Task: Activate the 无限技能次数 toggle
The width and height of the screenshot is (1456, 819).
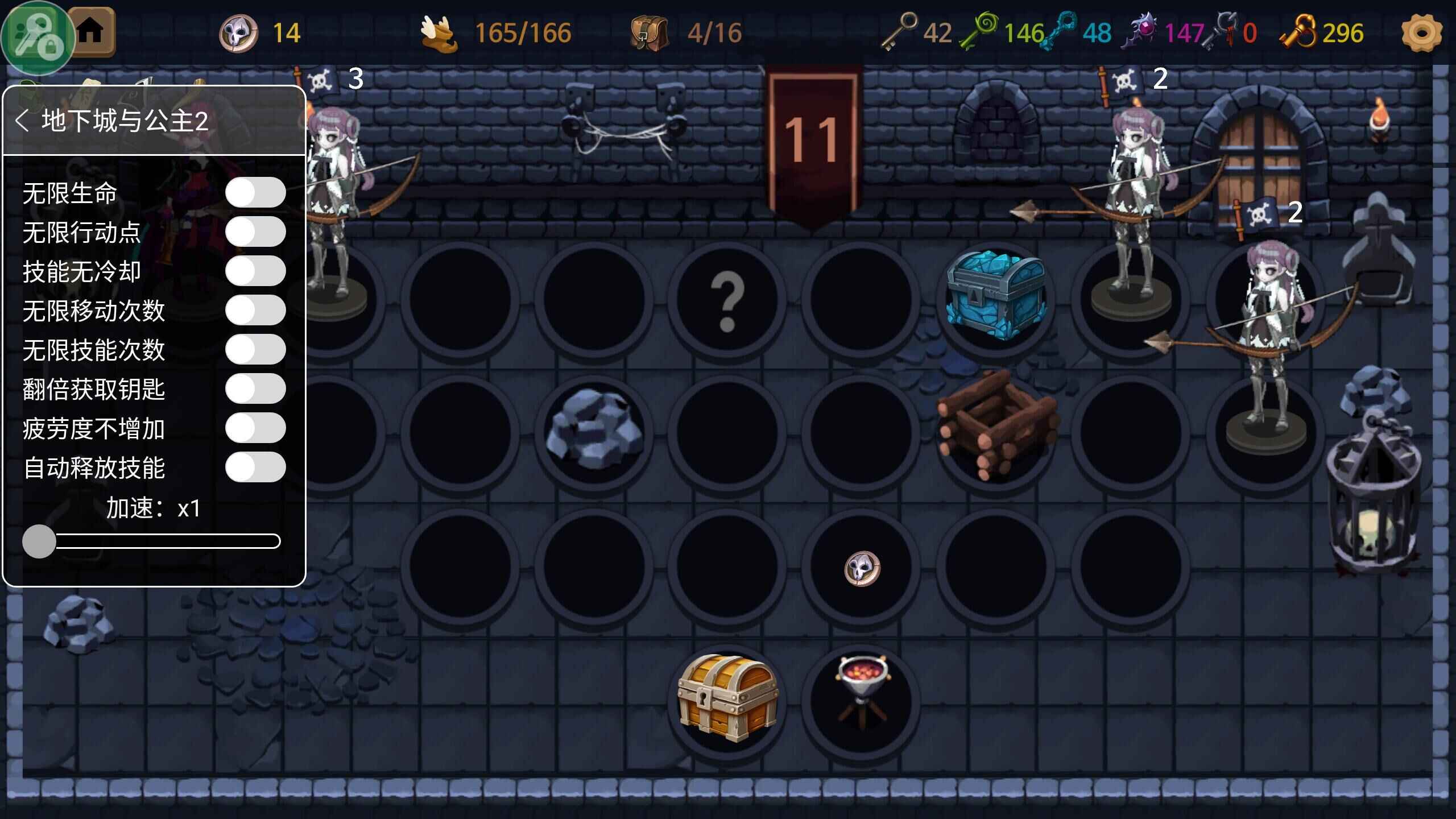Action: point(255,350)
